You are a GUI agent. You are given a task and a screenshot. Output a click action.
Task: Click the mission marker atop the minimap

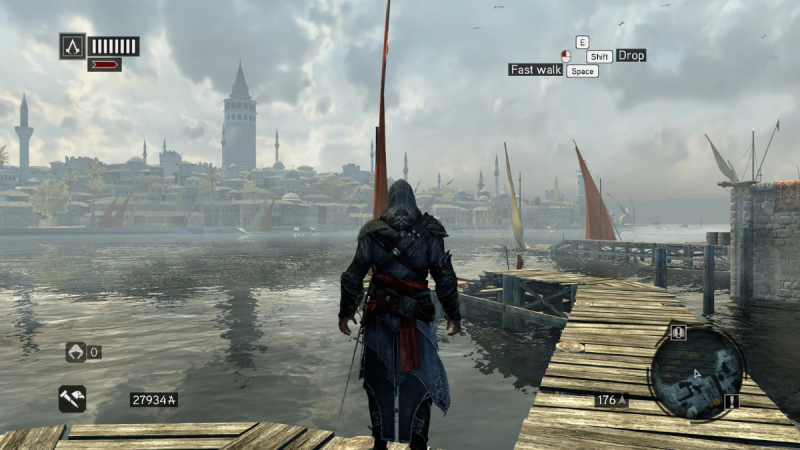(678, 332)
